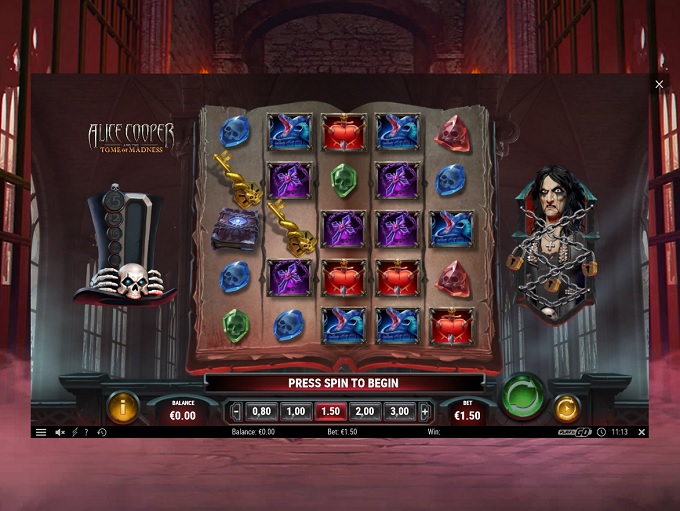
Task: Toggle the sound speaker icon
Action: point(59,432)
